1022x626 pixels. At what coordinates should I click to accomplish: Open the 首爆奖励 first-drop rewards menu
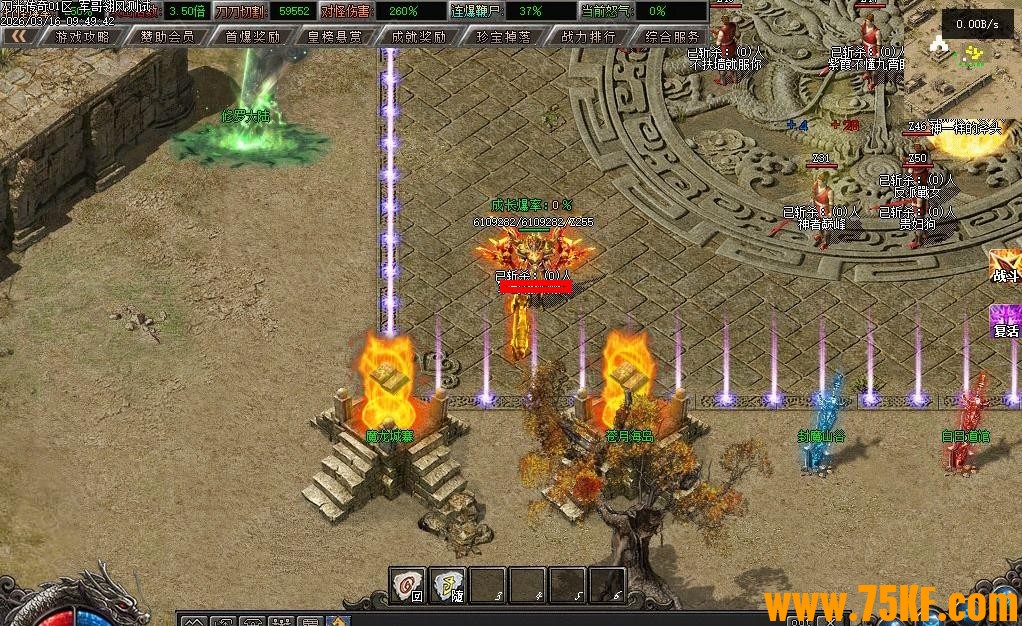(x=252, y=36)
